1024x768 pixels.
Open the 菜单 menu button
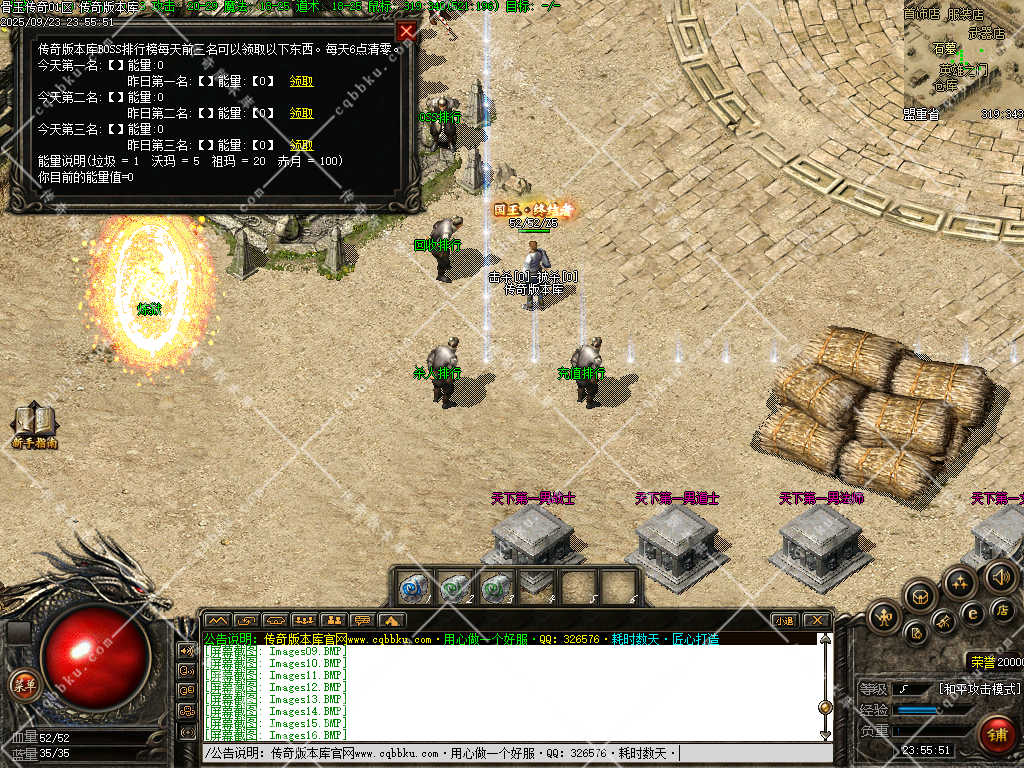(x=24, y=685)
